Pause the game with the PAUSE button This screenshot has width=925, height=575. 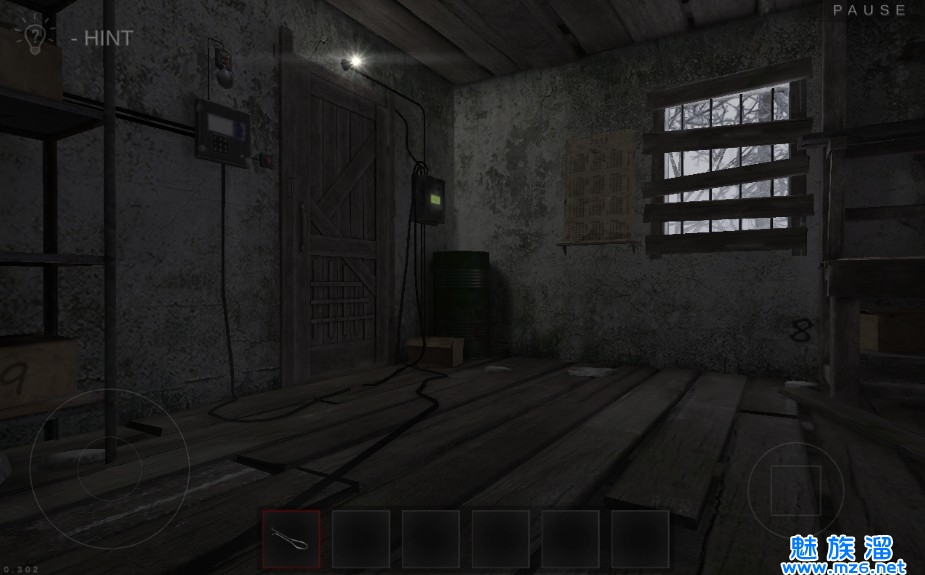click(x=870, y=10)
